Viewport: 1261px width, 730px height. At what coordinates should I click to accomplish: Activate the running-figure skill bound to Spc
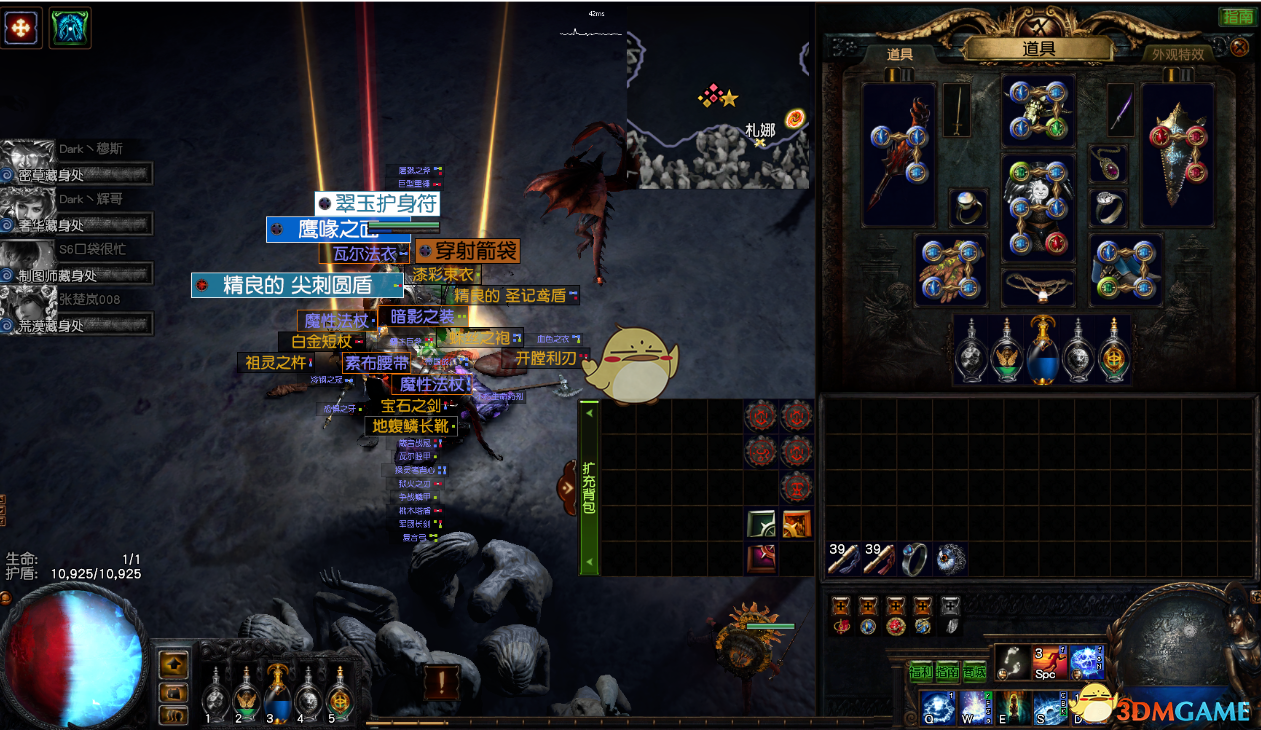1049,662
